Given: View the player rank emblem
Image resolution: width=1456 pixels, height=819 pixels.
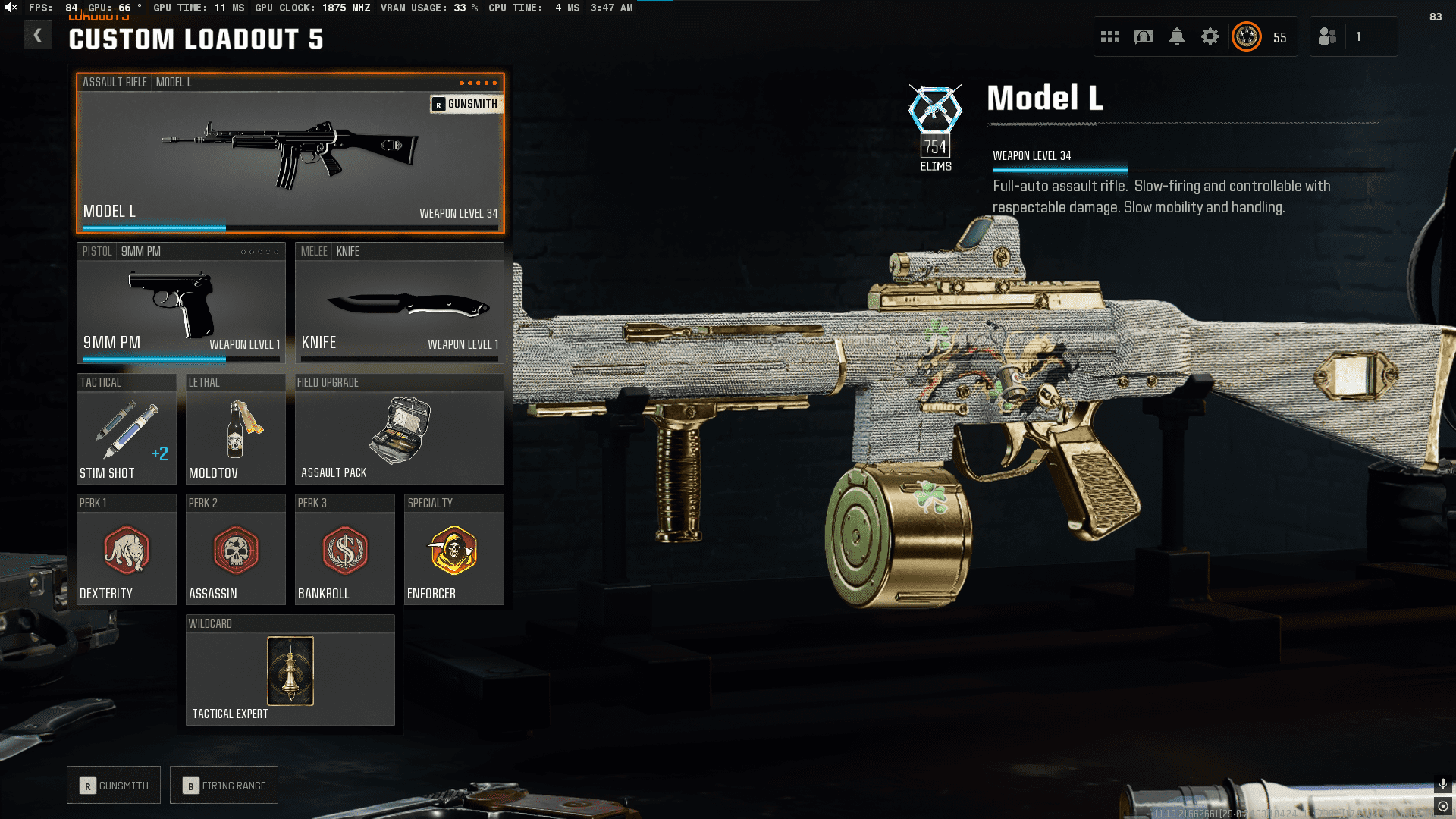Looking at the screenshot, I should tap(1247, 36).
